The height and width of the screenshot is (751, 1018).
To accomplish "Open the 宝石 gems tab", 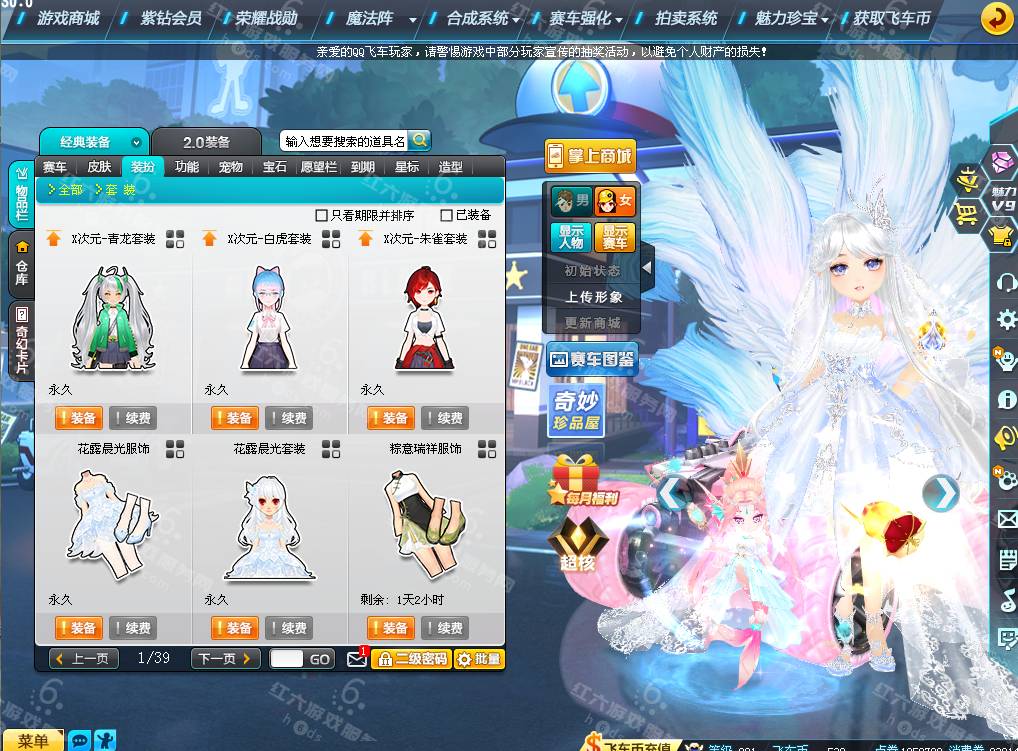I will 274,167.
